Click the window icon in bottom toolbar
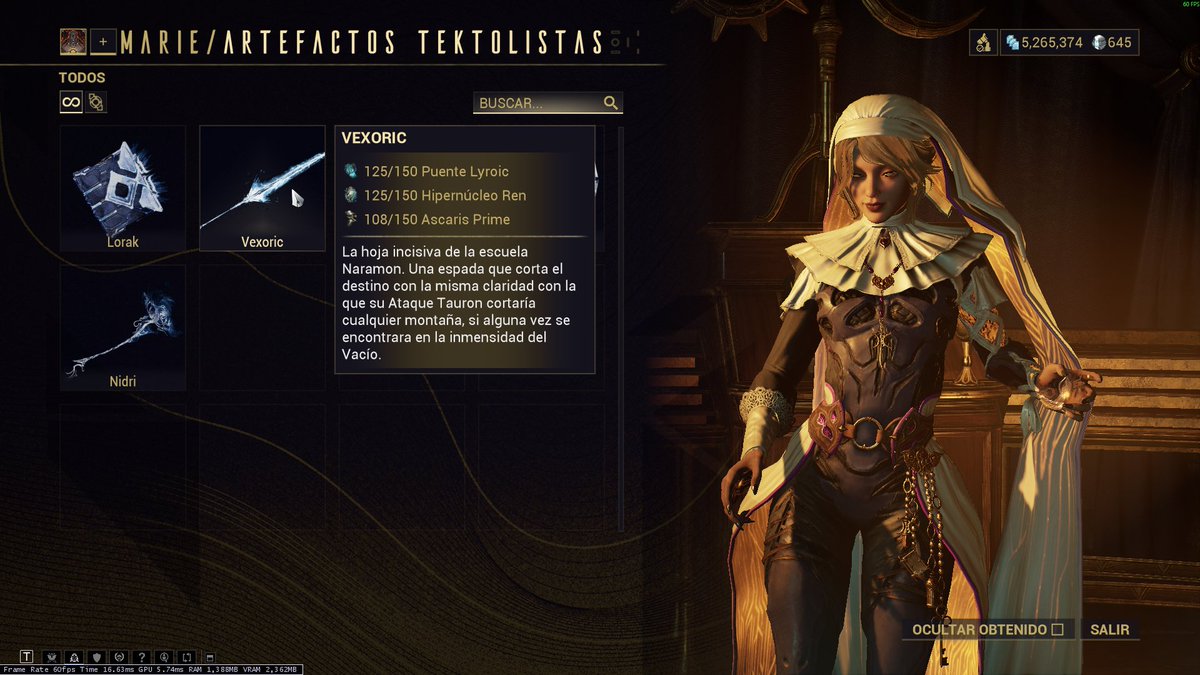This screenshot has height=675, width=1200. pos(208,657)
